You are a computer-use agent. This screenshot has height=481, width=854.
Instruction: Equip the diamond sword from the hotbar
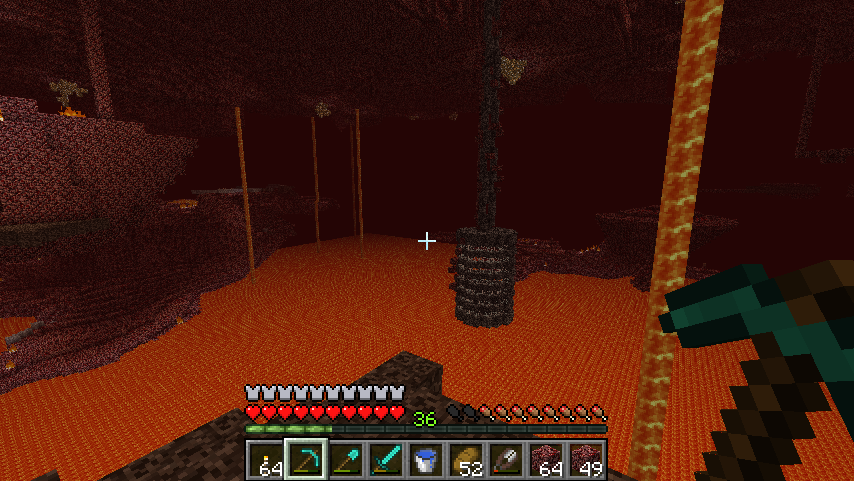[386, 460]
